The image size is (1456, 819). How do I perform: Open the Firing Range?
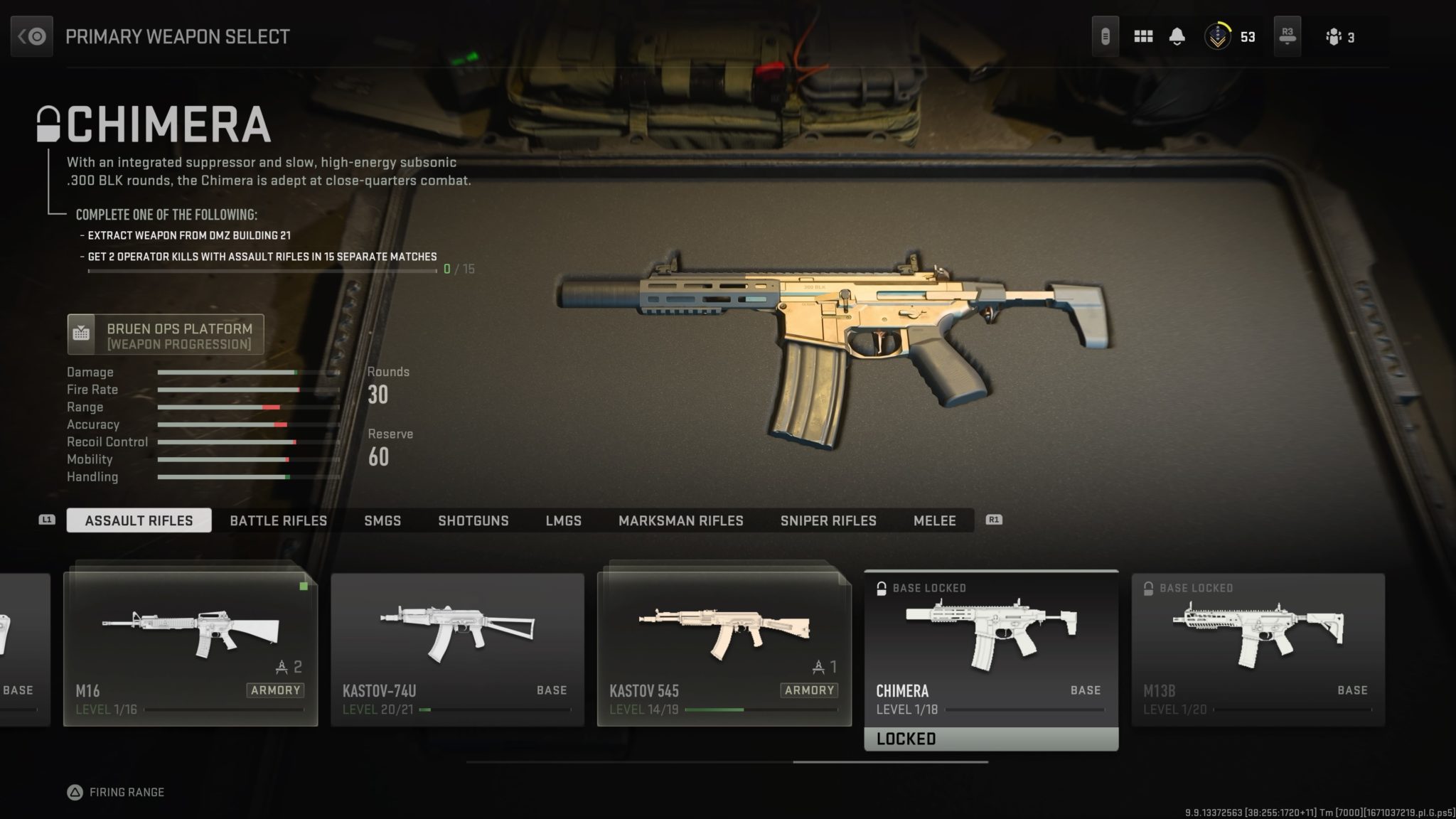[114, 791]
